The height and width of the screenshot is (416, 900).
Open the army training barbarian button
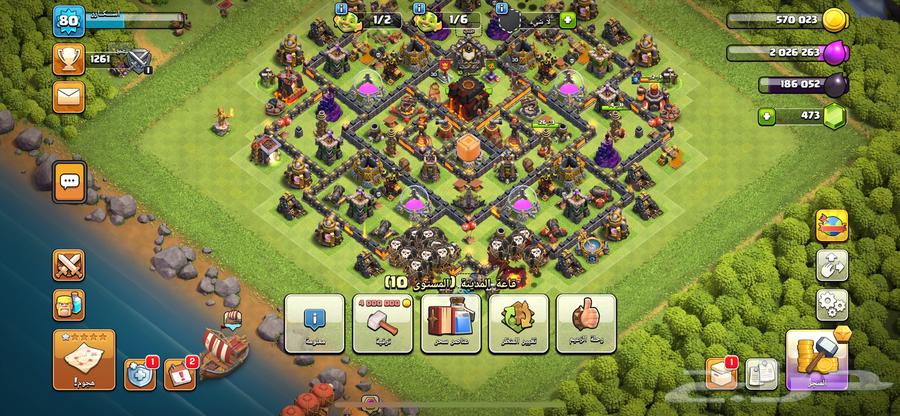69,303
